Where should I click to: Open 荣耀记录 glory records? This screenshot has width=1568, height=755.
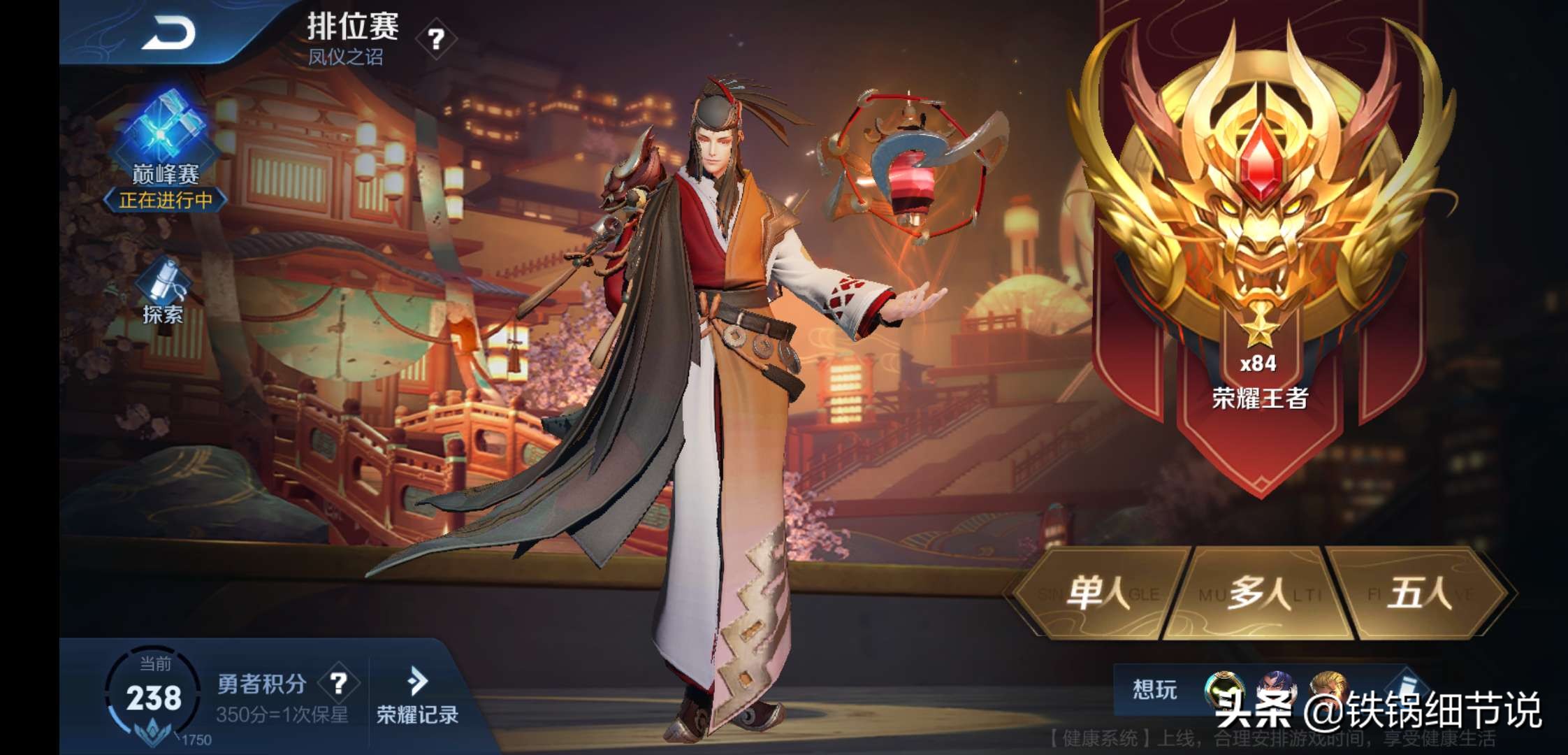click(417, 696)
